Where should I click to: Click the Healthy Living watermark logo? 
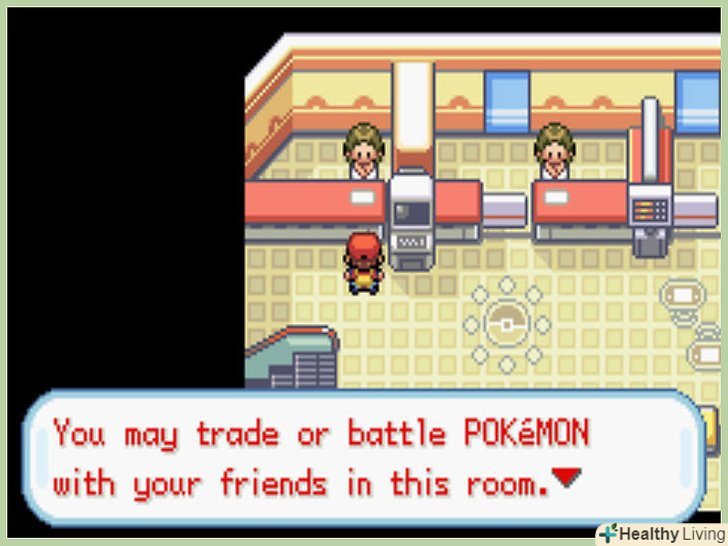coord(661,533)
